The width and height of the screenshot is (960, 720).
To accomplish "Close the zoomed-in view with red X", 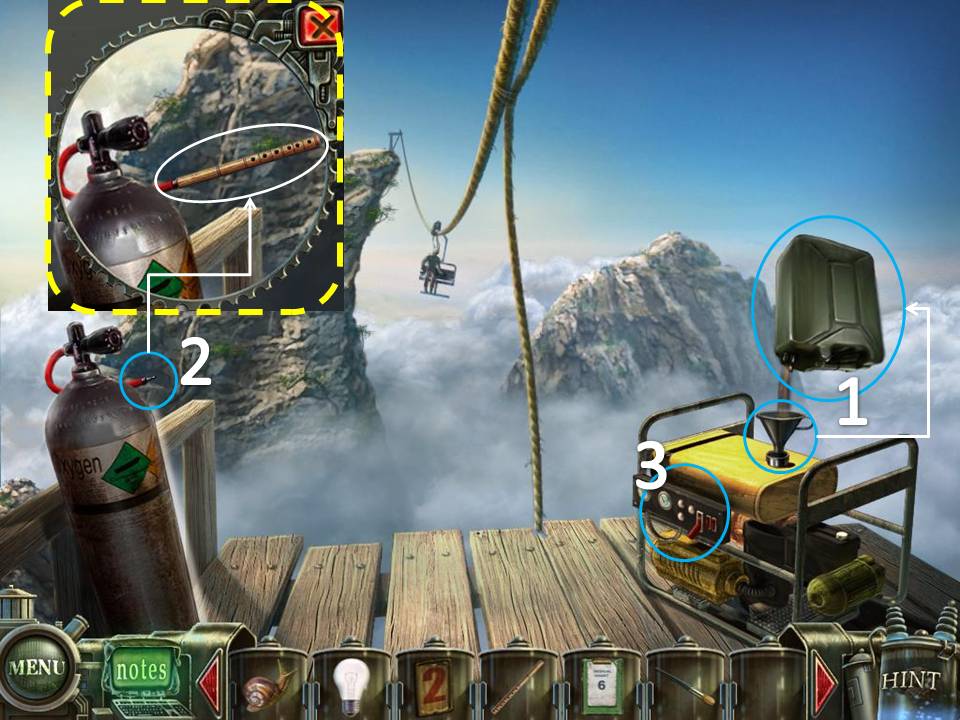I will (x=320, y=25).
